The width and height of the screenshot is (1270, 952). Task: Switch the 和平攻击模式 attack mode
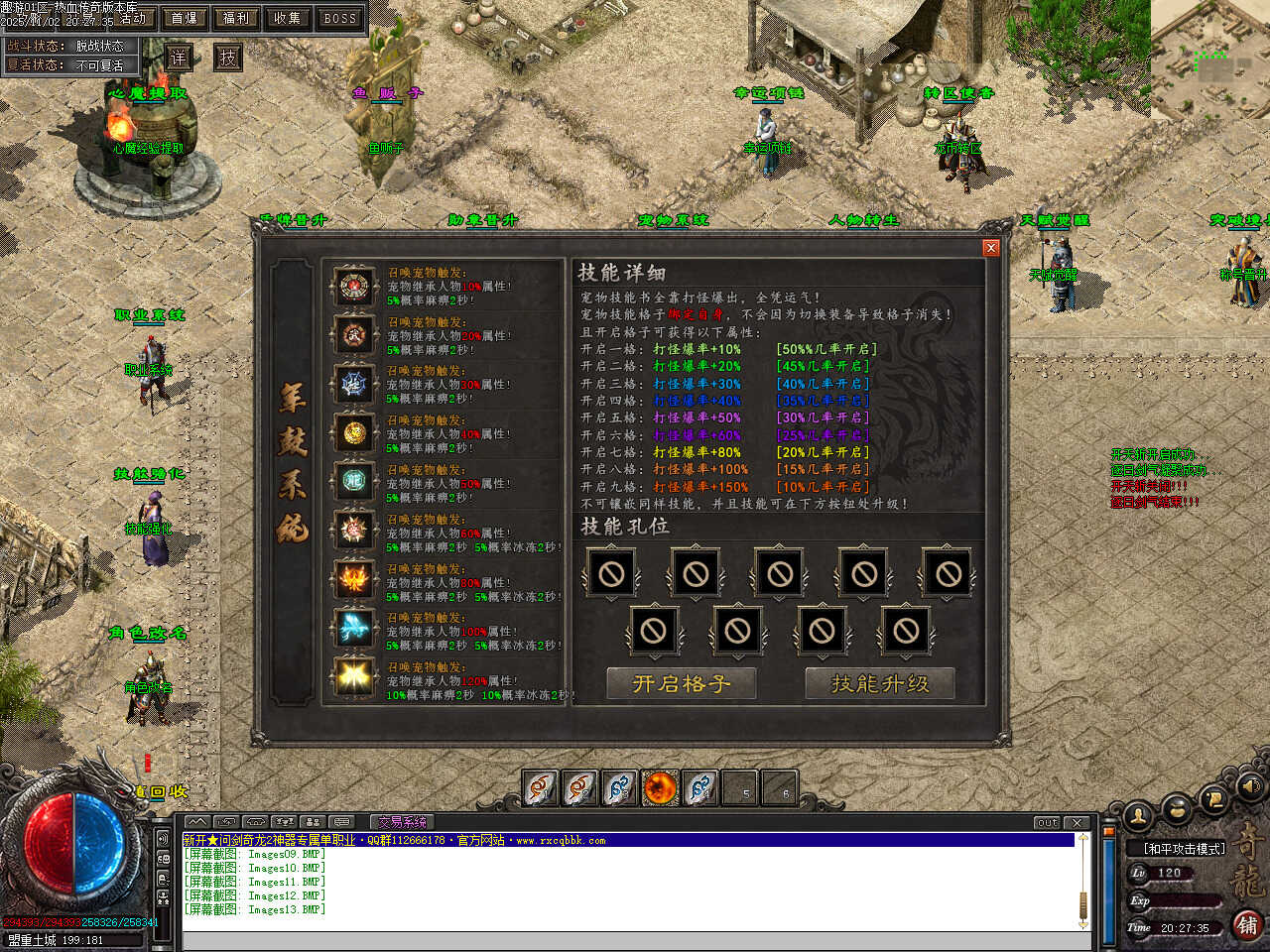click(x=1184, y=849)
